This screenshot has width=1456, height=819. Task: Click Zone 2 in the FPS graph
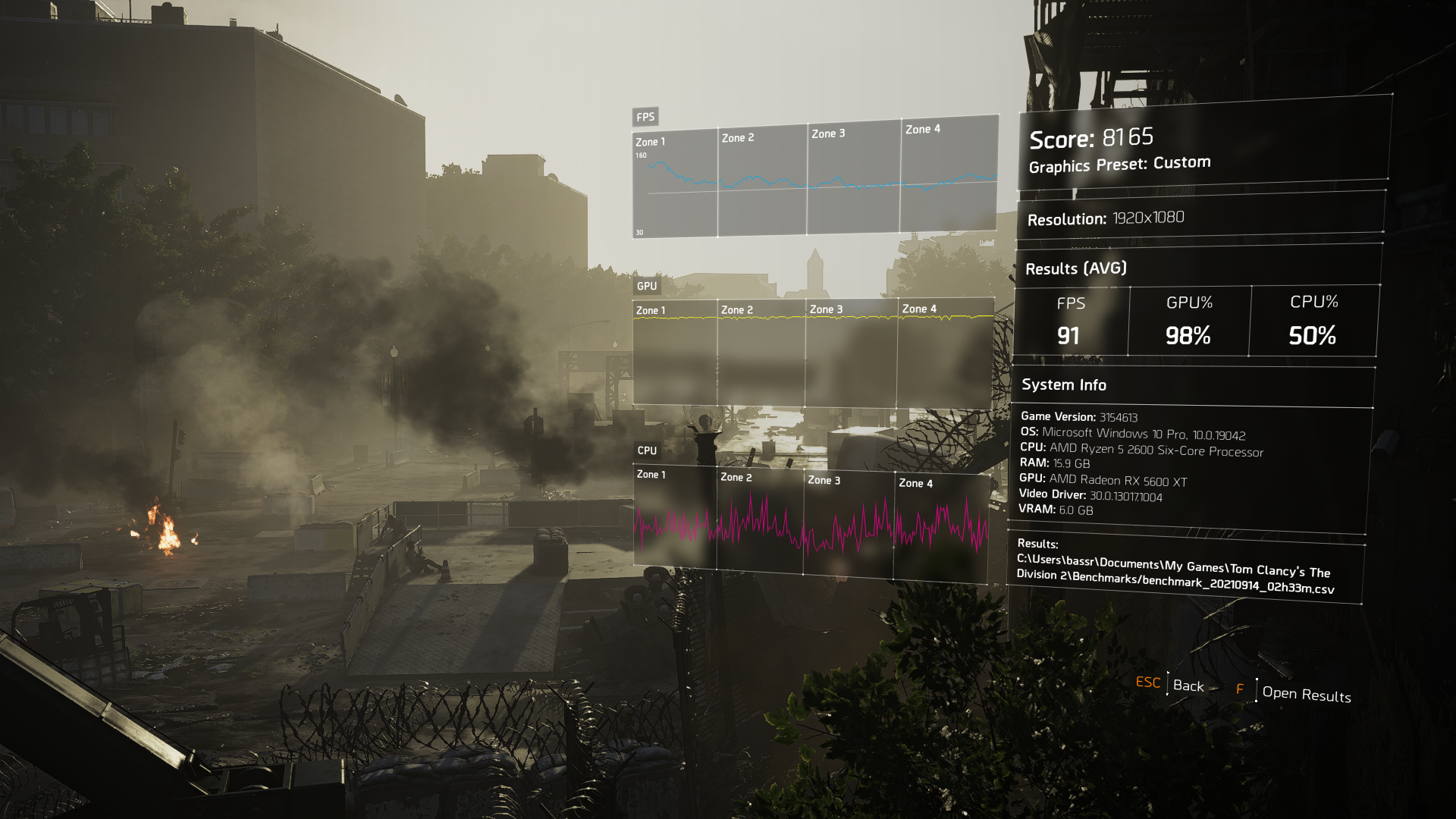738,137
